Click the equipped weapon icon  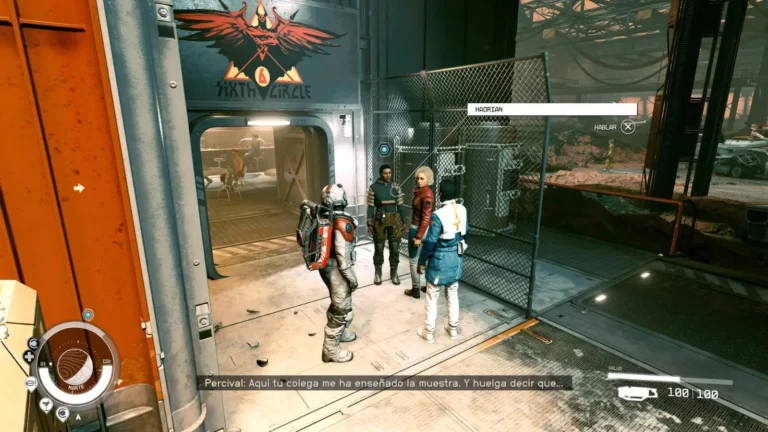point(637,393)
